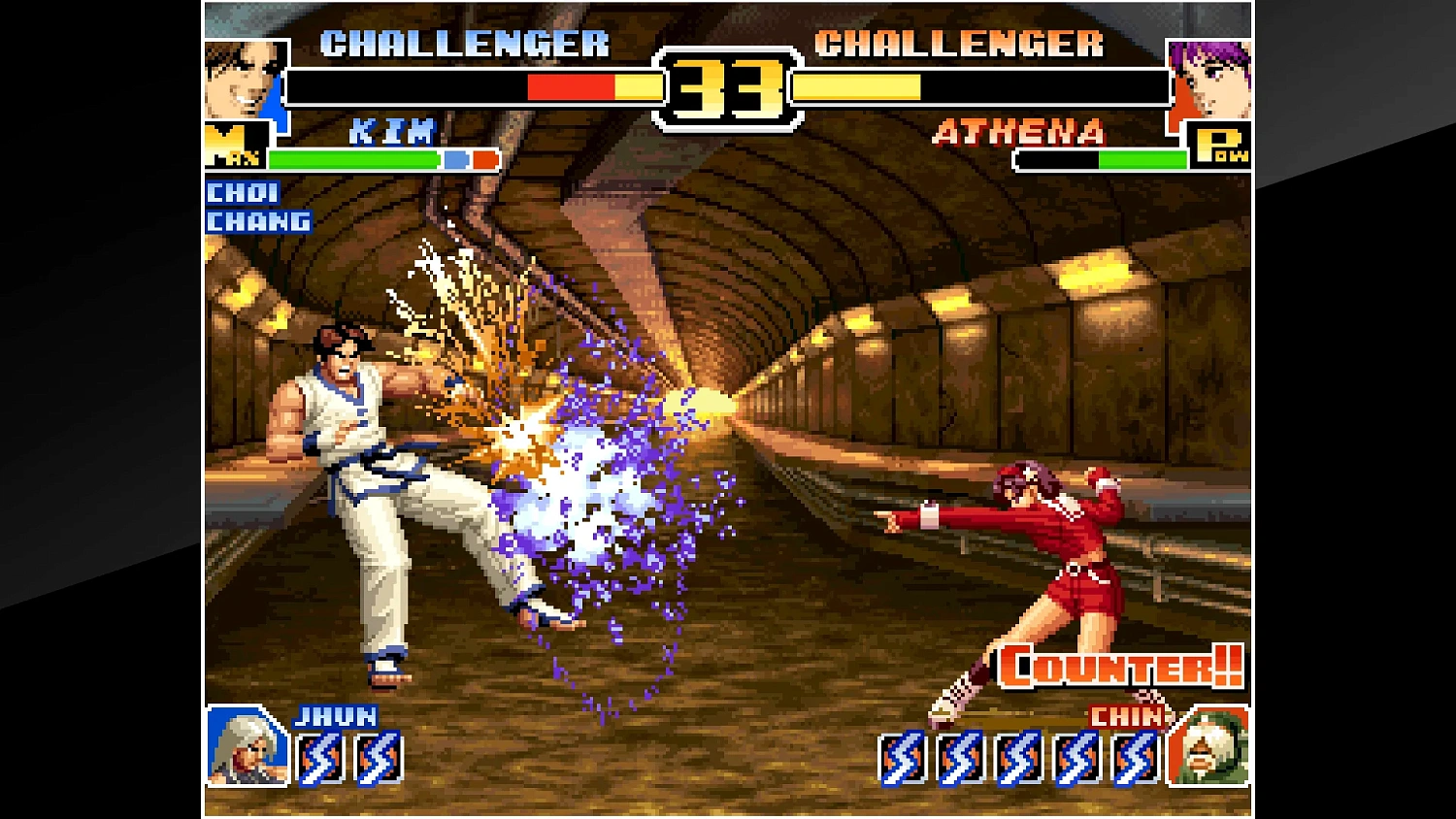This screenshot has width=1456, height=819.
Task: Click Athena's character portrait top right
Action: coord(1211,78)
